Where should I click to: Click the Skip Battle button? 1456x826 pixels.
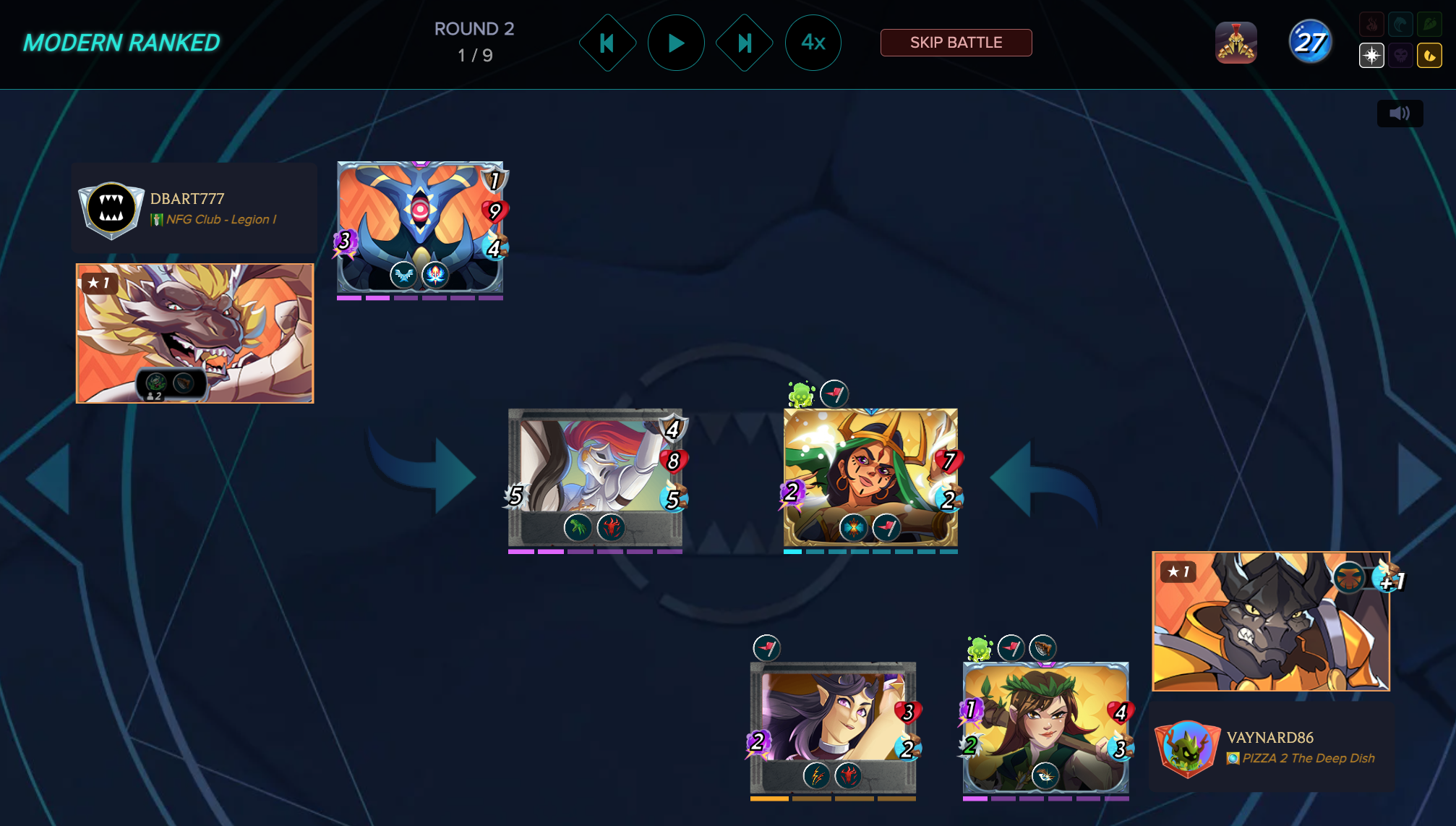click(956, 43)
